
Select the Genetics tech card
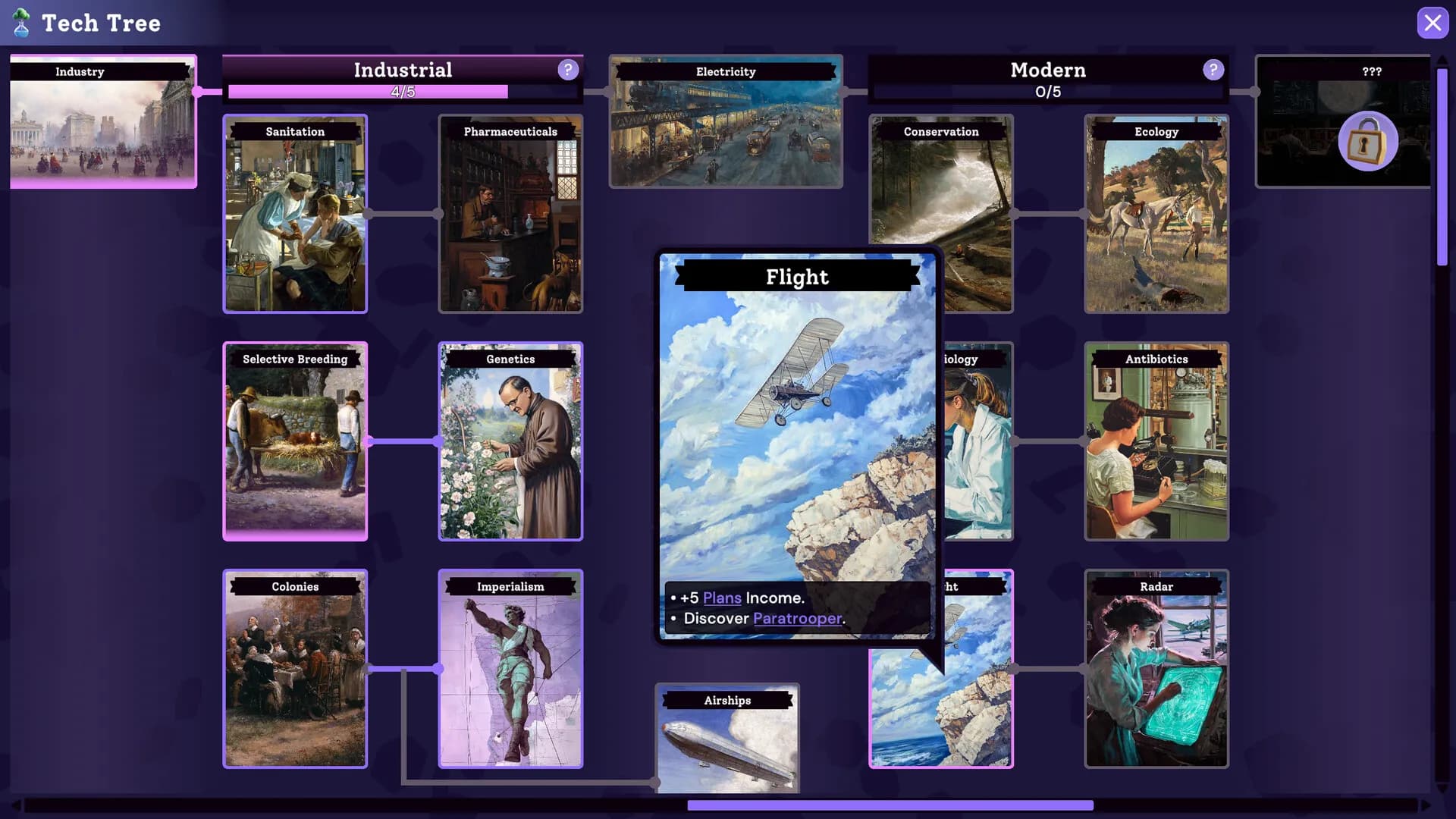510,441
